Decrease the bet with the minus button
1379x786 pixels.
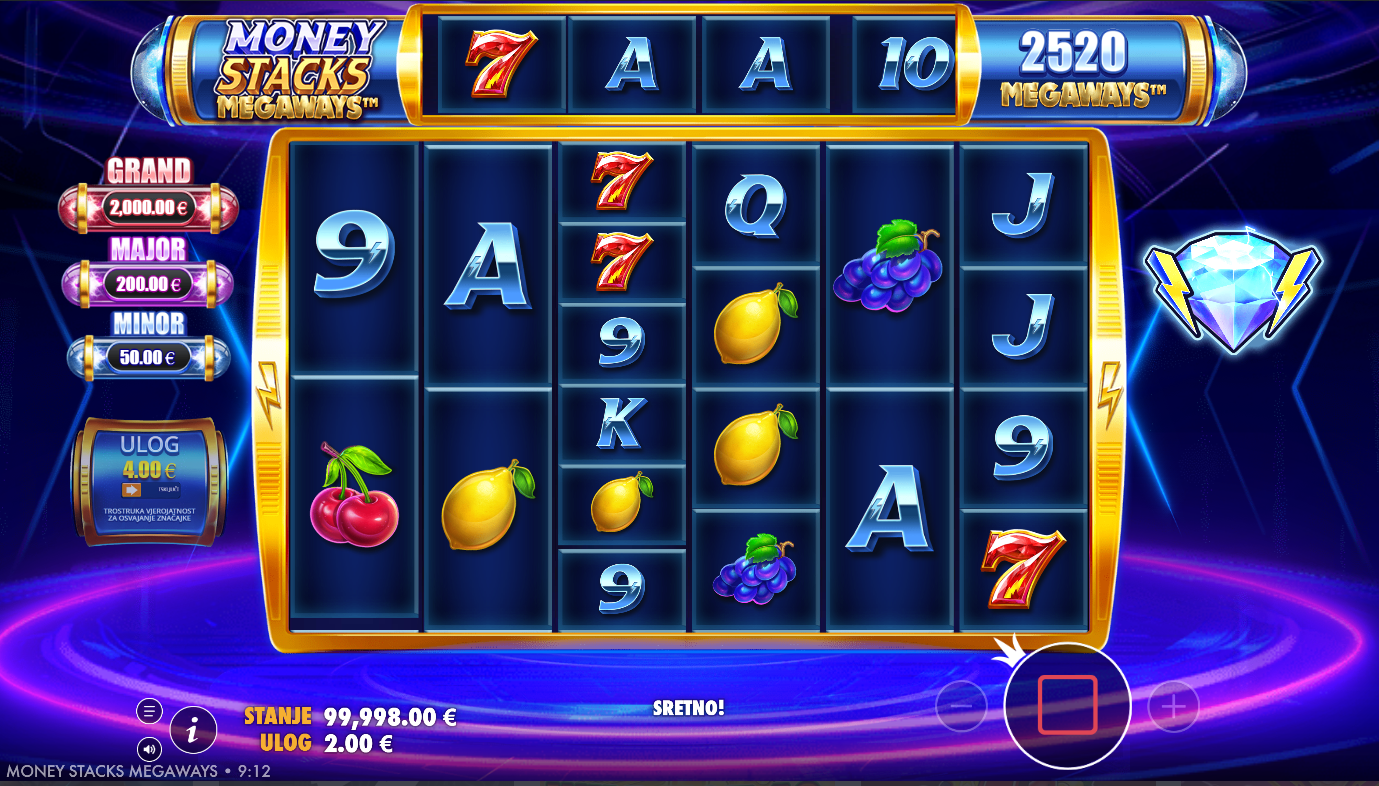[960, 706]
